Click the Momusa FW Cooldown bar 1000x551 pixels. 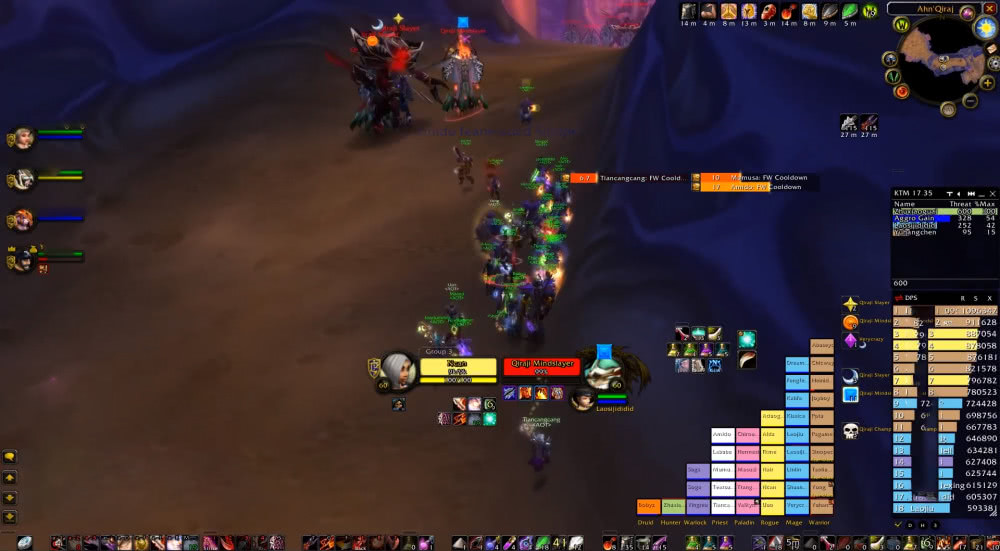754,178
